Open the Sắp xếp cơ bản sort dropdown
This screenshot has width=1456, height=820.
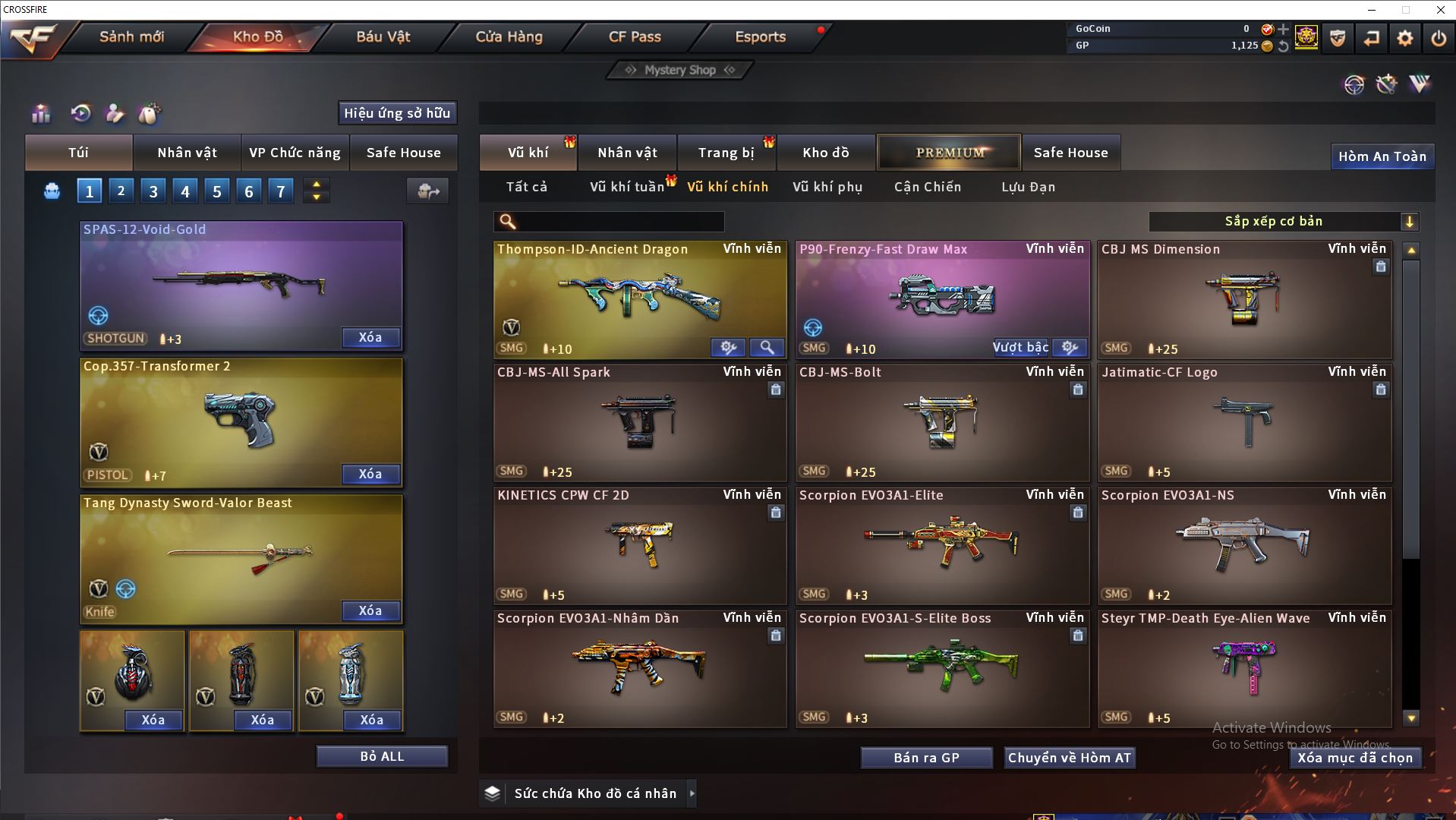[1283, 221]
